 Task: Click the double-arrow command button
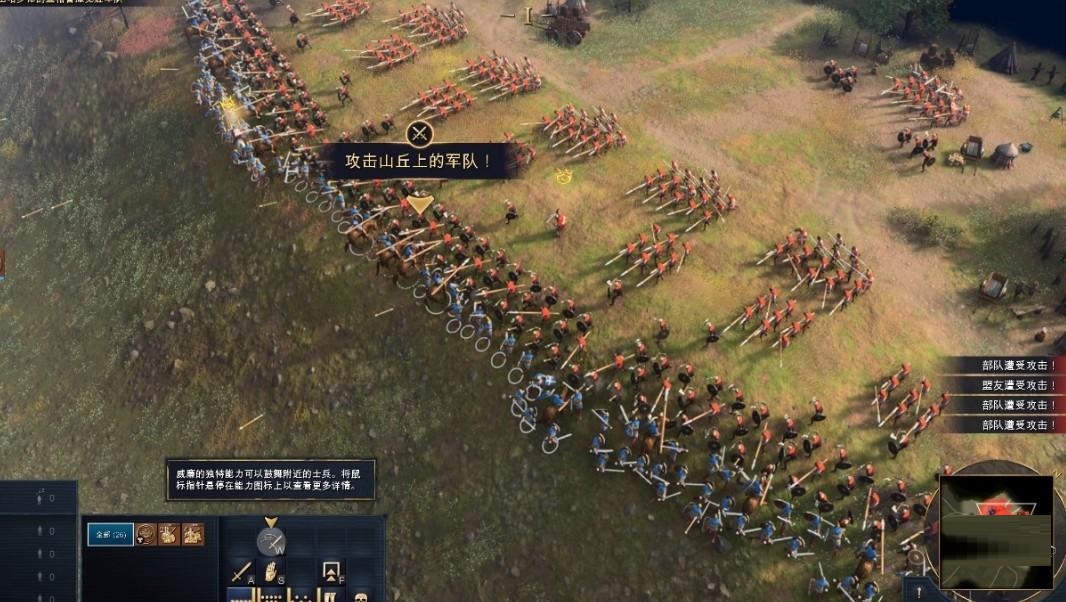point(333,573)
